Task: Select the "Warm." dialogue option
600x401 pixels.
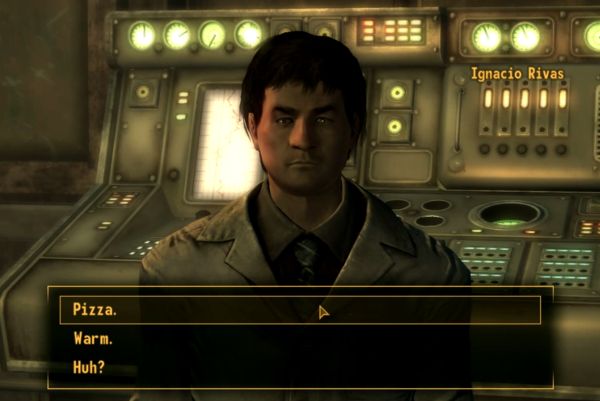Action: [x=95, y=338]
